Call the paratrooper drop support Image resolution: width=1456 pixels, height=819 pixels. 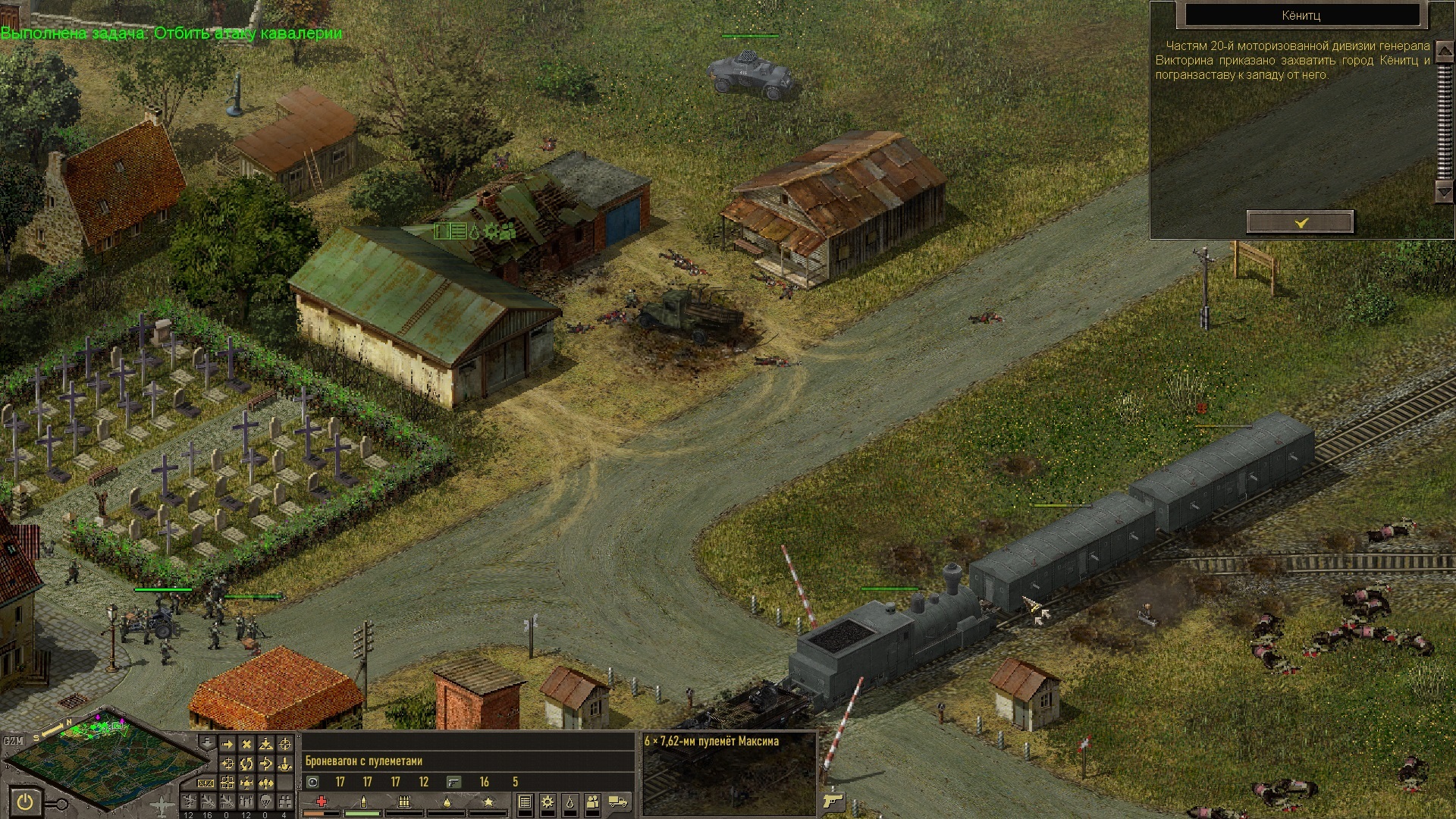tap(265, 801)
